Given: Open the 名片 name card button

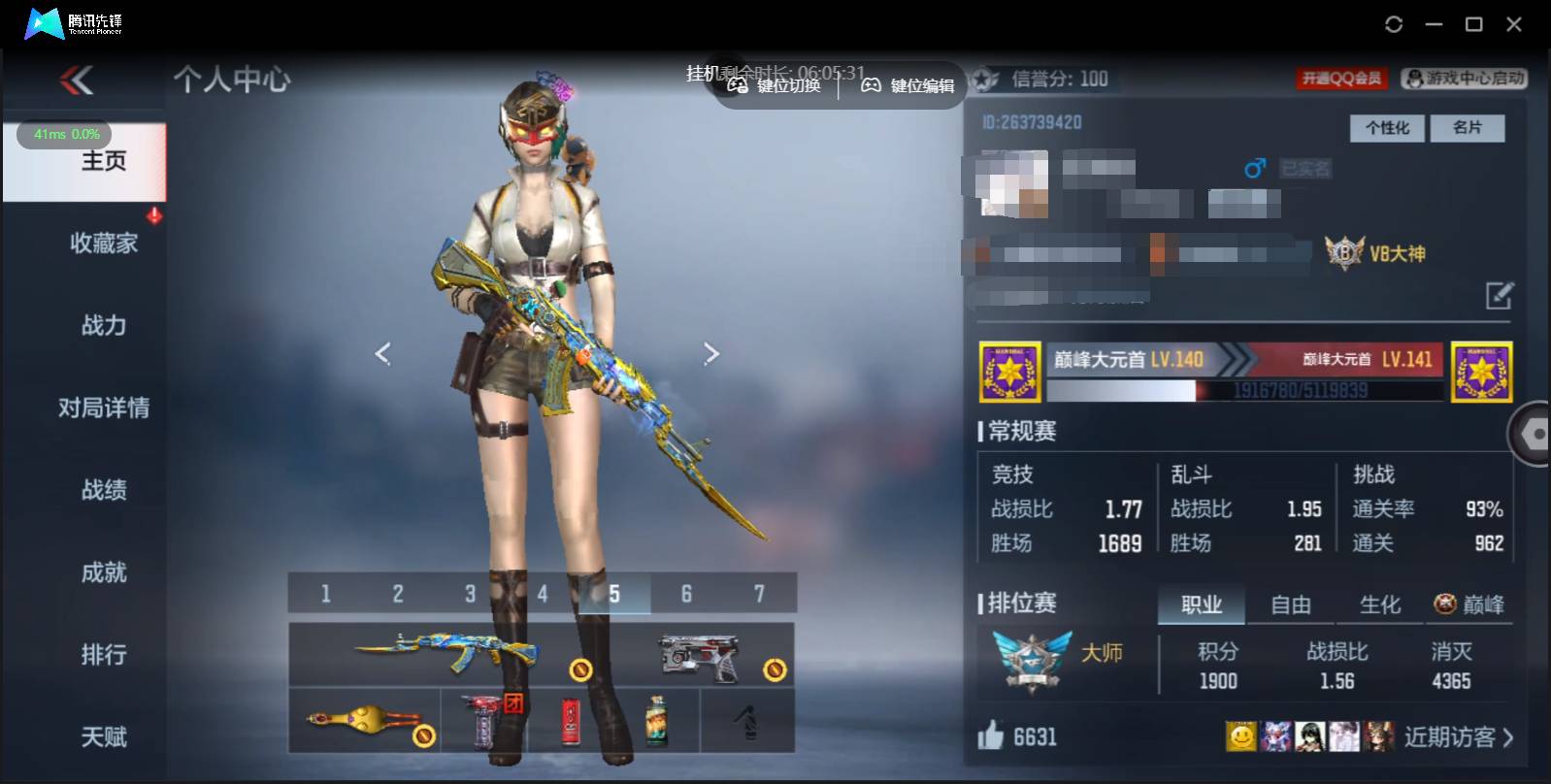Looking at the screenshot, I should [1467, 128].
